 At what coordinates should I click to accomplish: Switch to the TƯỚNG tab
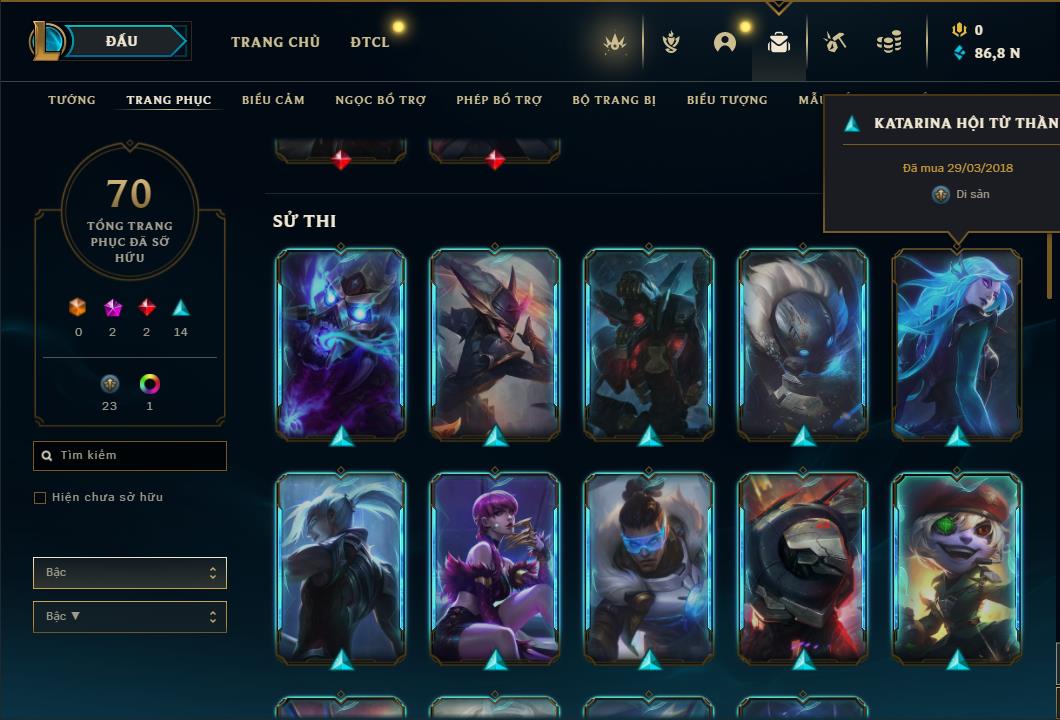click(72, 100)
